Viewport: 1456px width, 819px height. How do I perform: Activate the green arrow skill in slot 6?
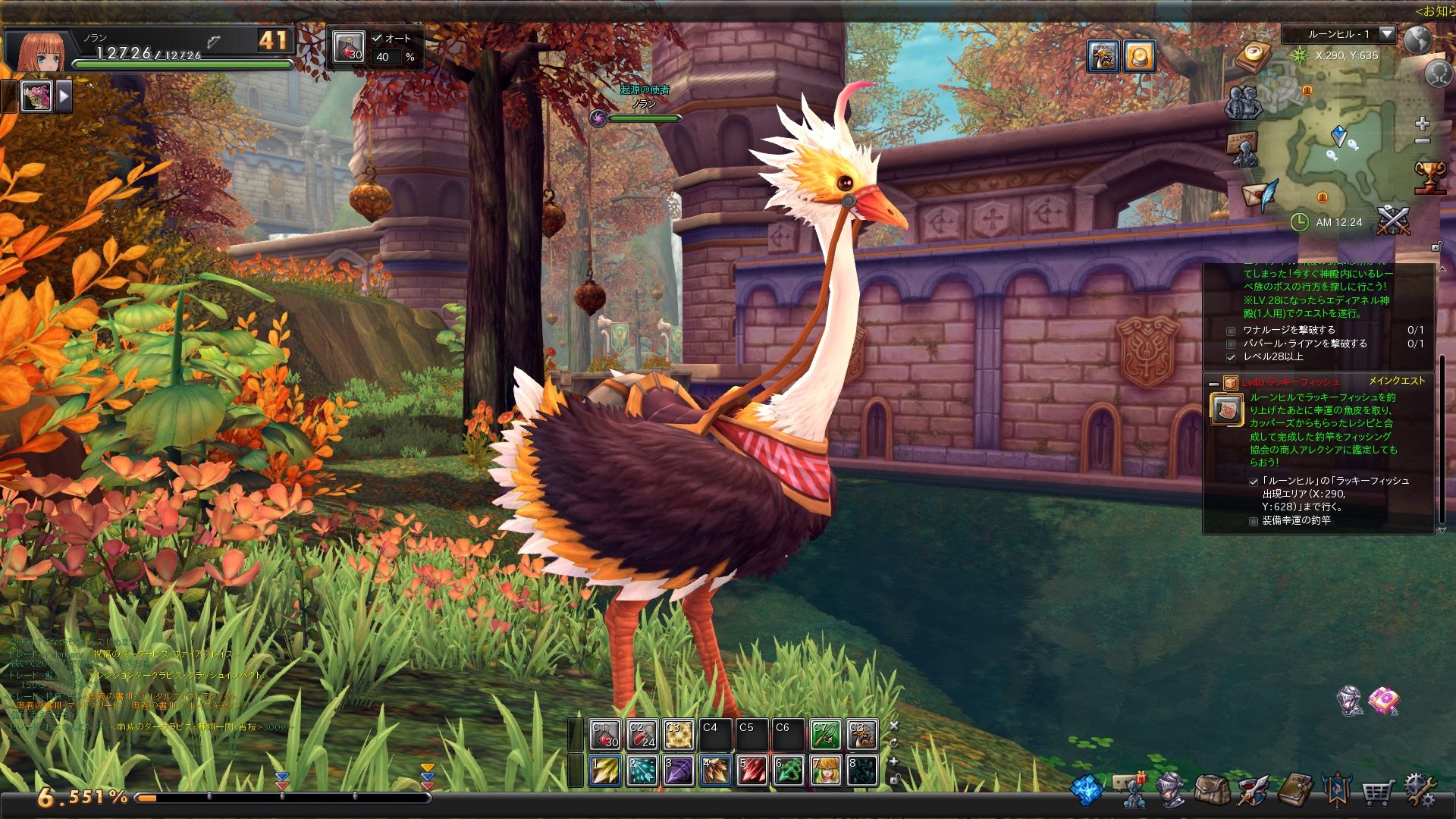pos(789,770)
